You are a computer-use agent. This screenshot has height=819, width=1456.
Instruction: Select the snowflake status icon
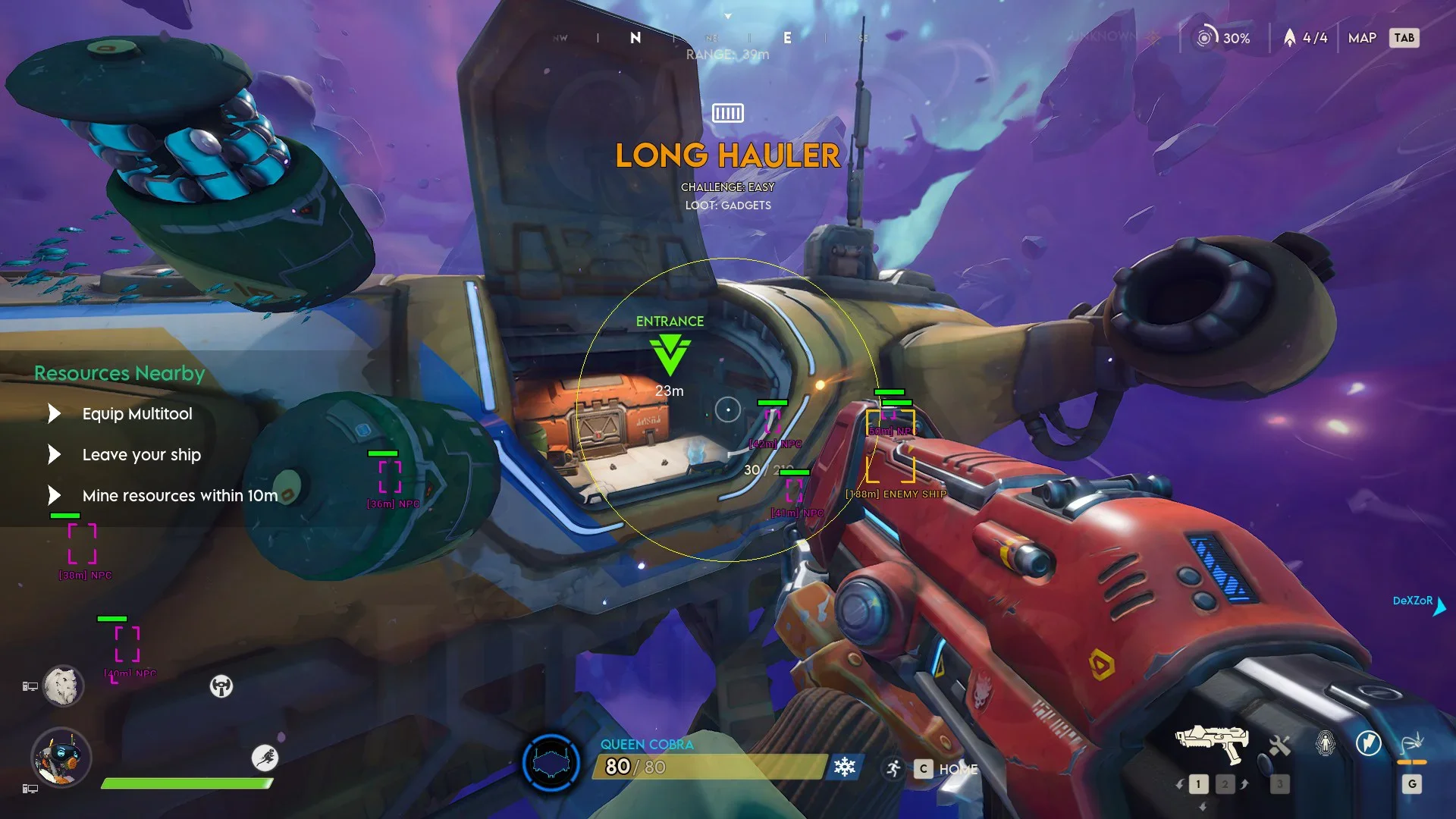(x=844, y=767)
